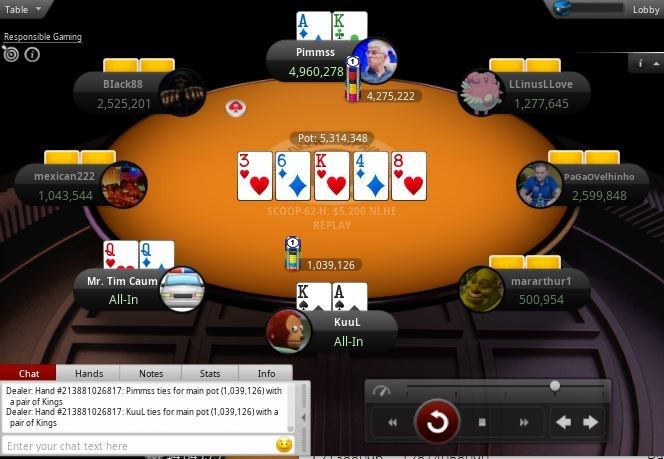Show the Stats tab
This screenshot has height=459, width=664.
[x=209, y=373]
